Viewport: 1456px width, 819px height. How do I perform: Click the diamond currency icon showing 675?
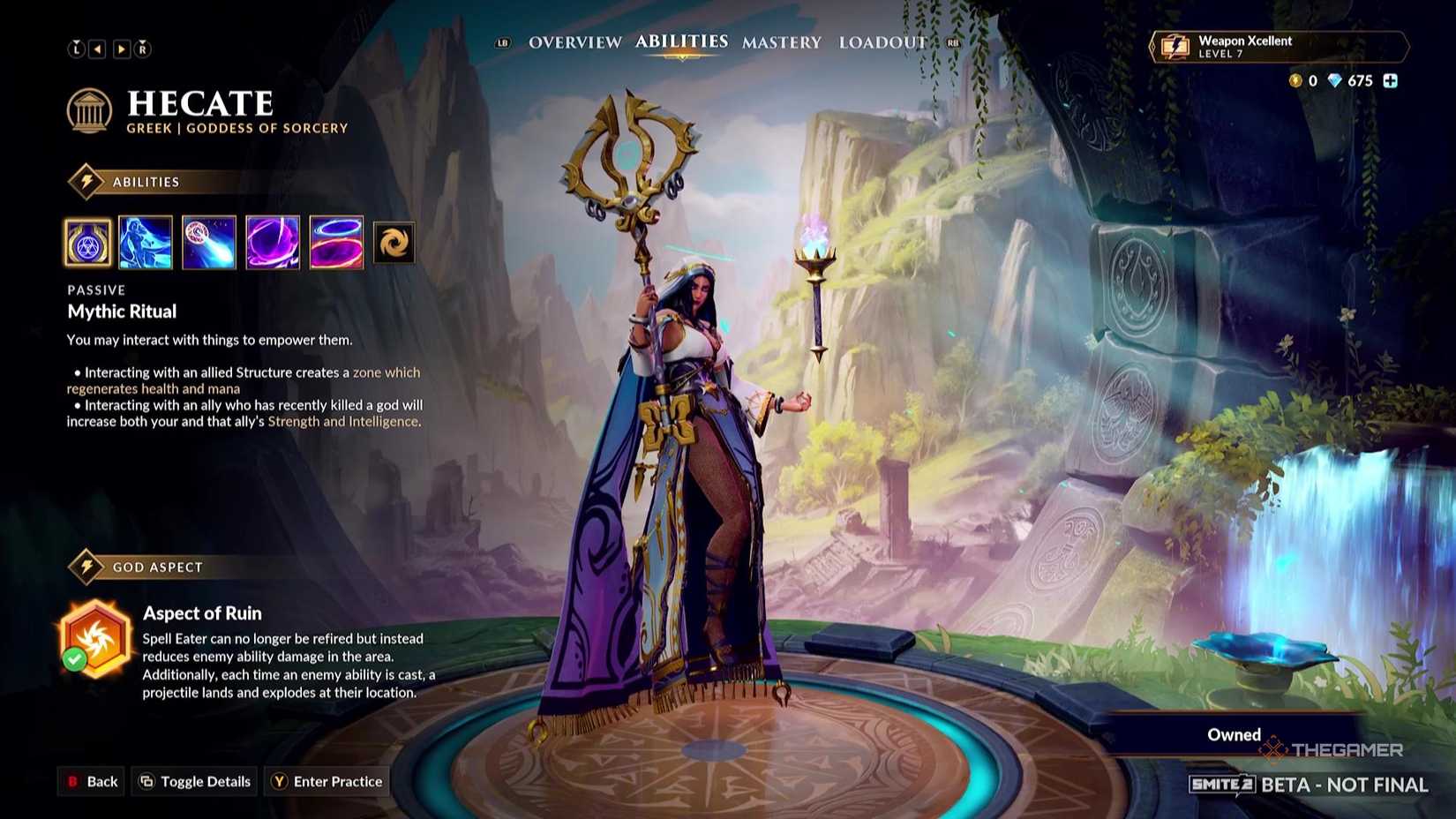pyautogui.click(x=1335, y=81)
